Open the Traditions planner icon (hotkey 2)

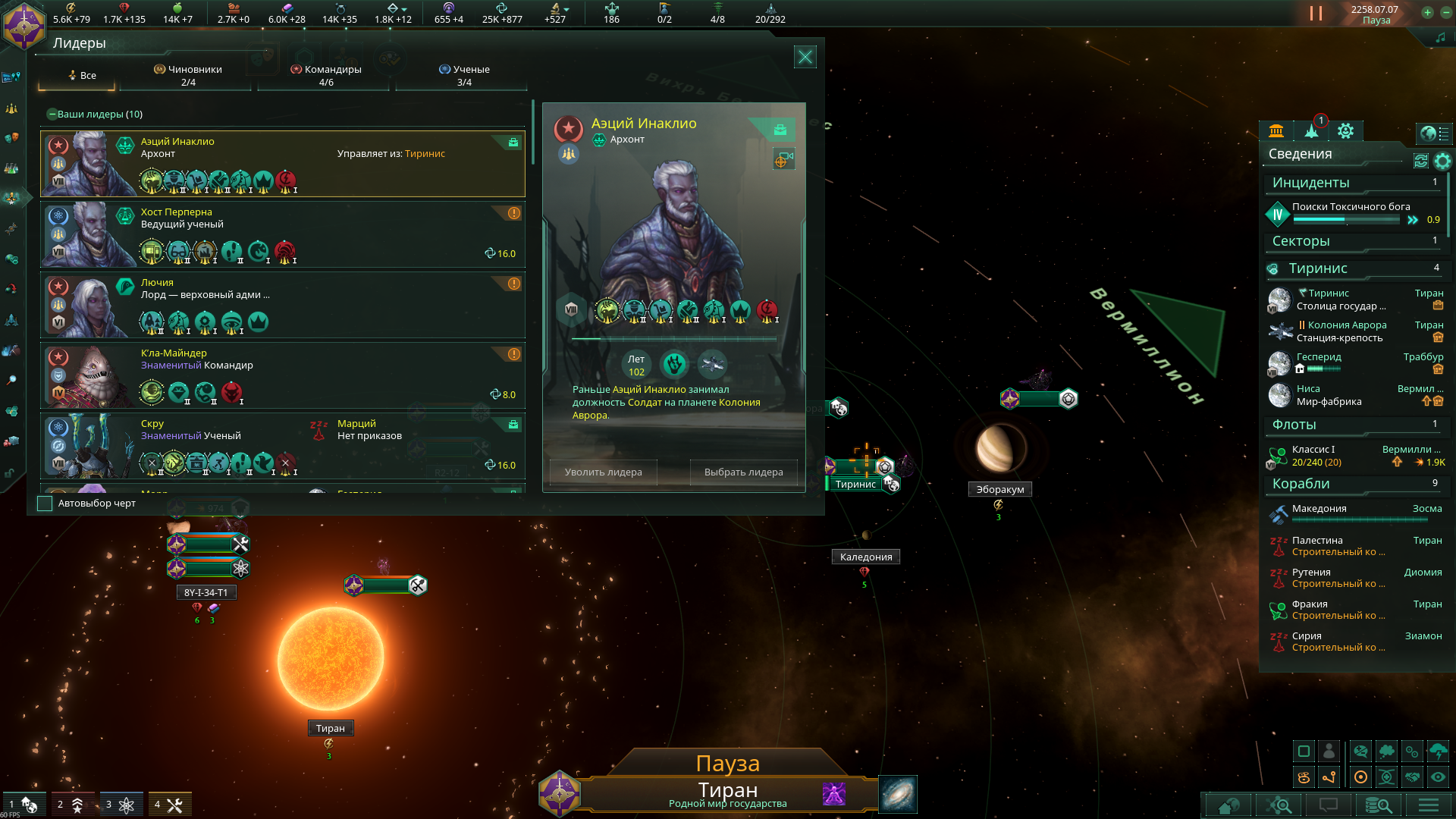click(x=74, y=803)
